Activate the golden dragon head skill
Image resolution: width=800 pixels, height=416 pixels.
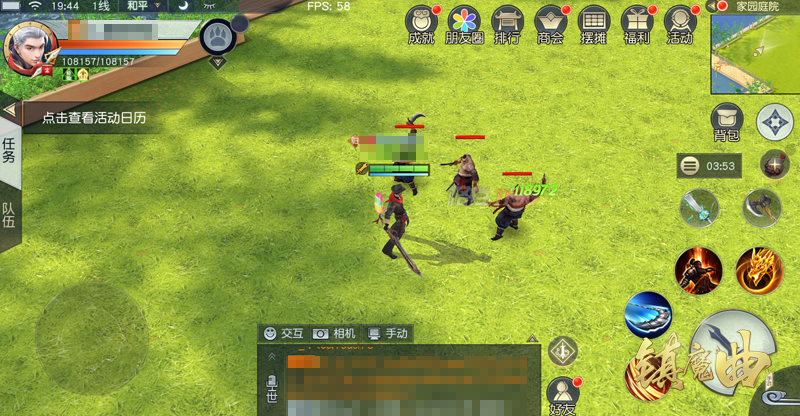[x=759, y=268]
